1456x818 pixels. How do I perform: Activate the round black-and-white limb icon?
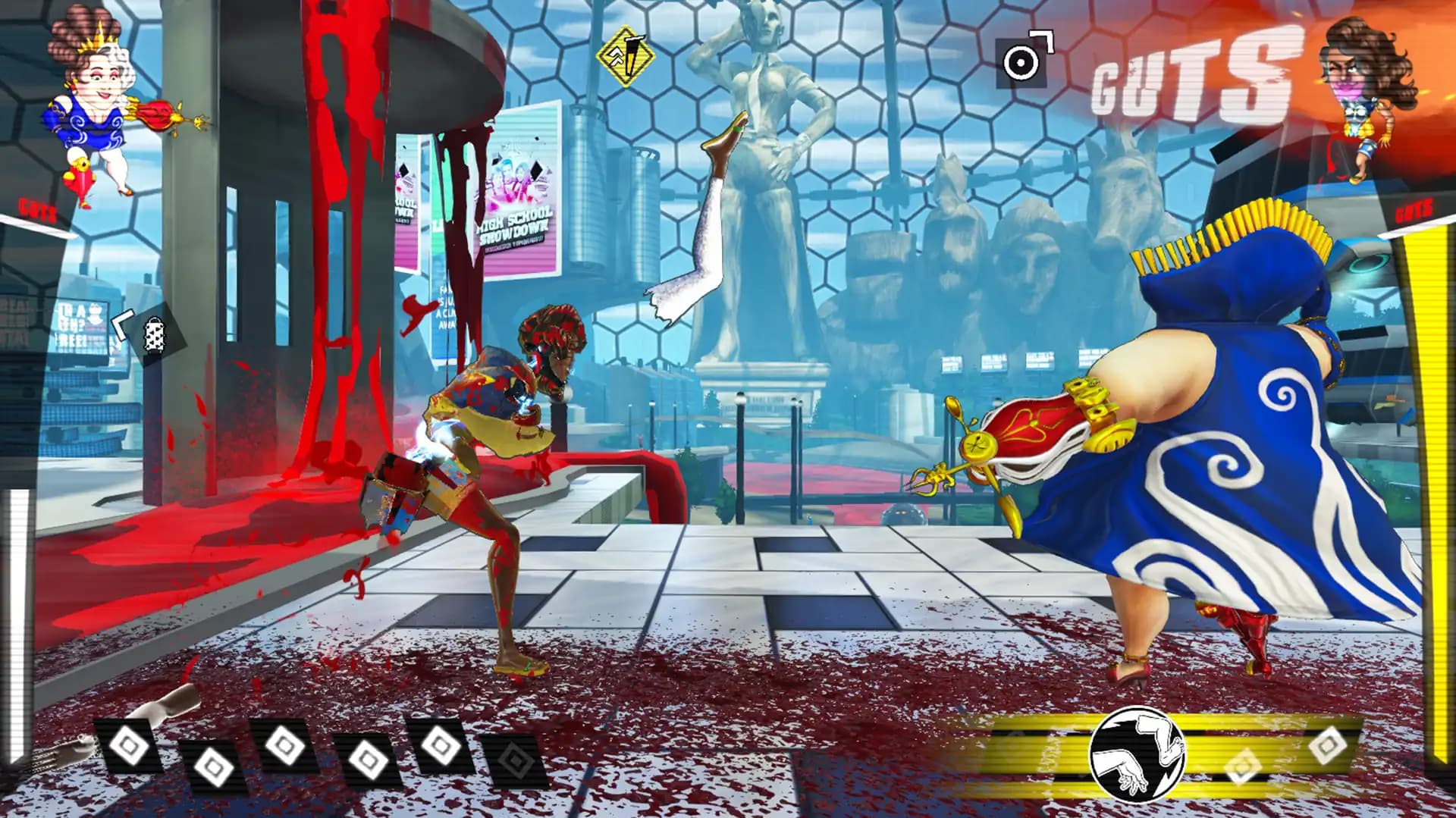(x=1135, y=754)
